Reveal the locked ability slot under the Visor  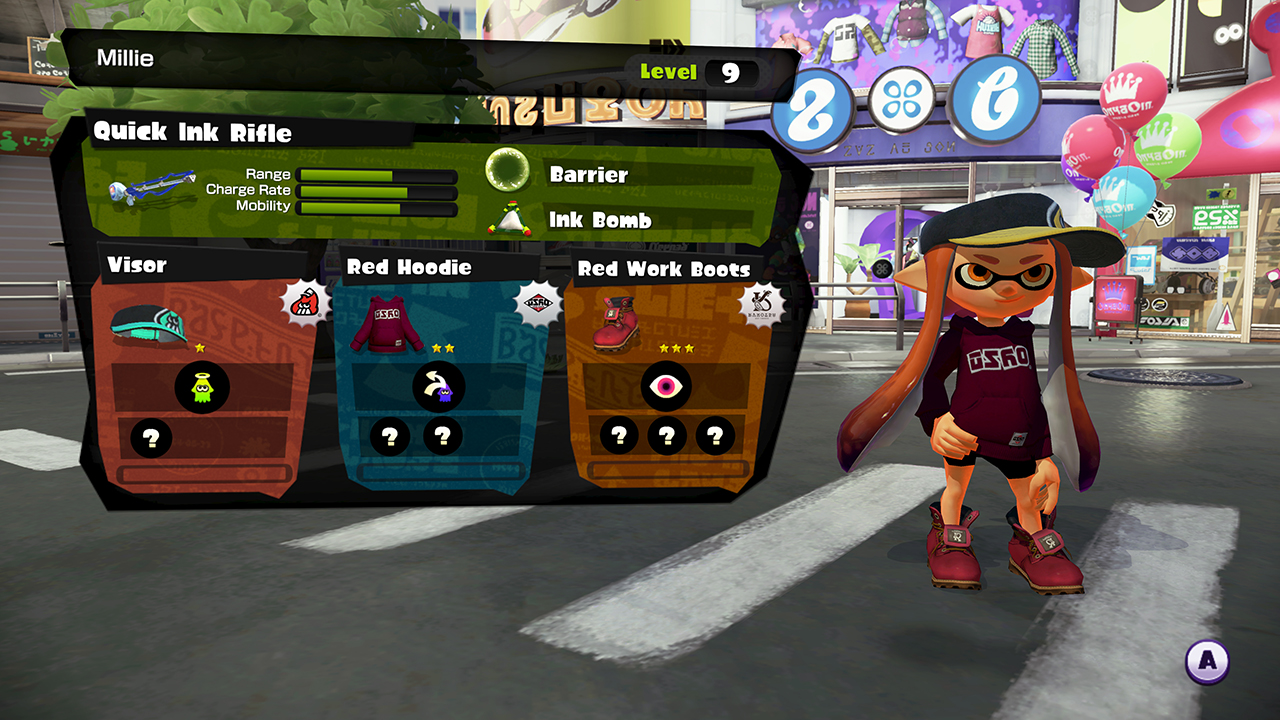click(x=151, y=438)
